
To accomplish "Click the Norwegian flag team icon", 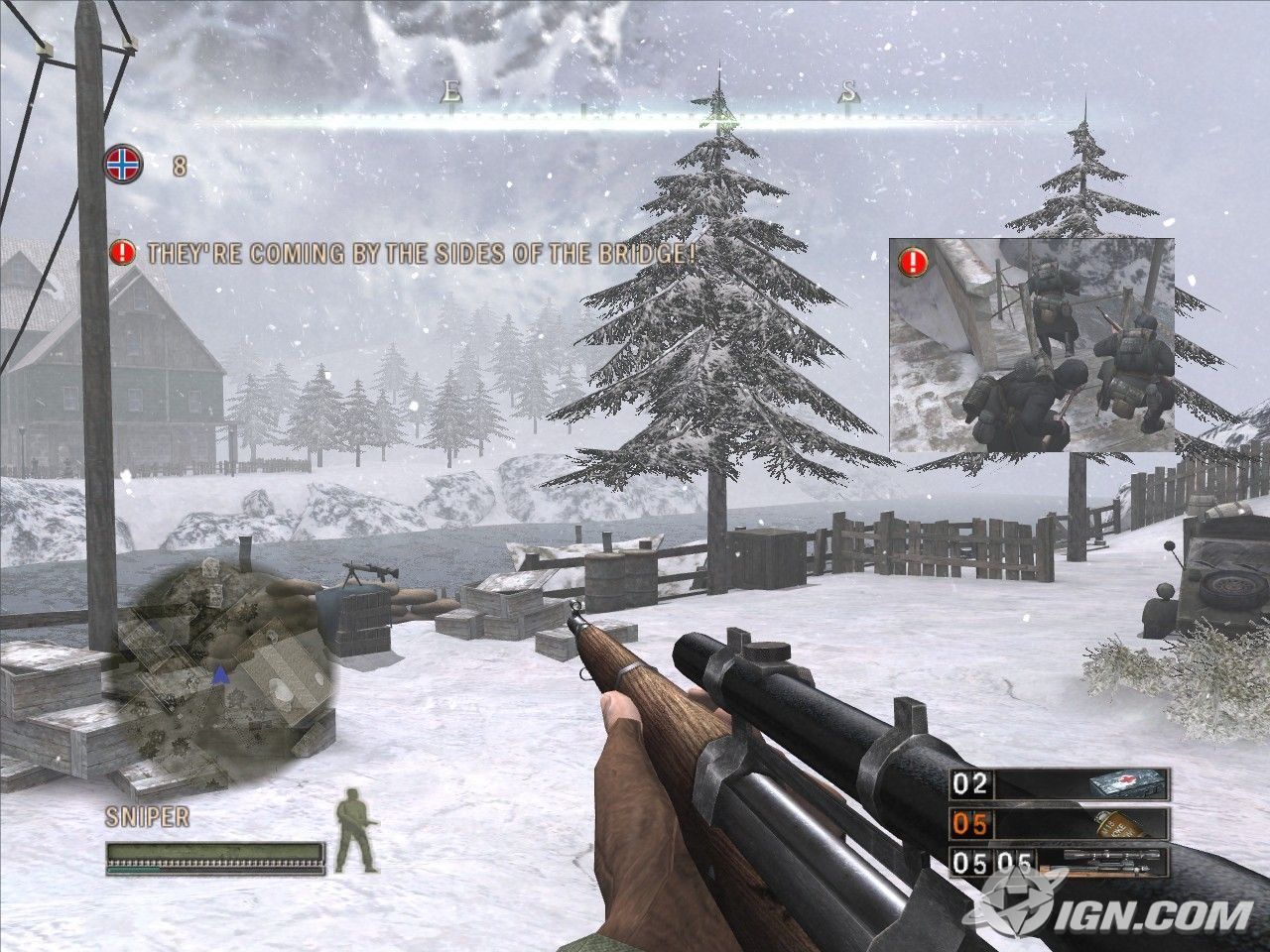I will tap(124, 164).
